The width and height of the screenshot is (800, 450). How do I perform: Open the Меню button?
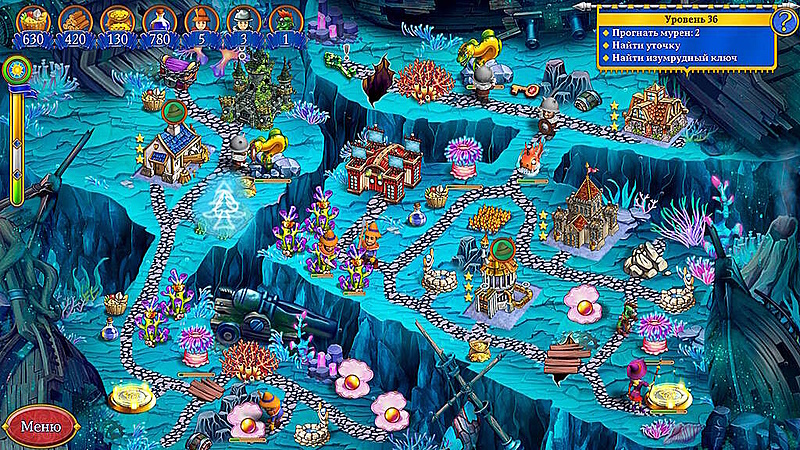(x=40, y=425)
